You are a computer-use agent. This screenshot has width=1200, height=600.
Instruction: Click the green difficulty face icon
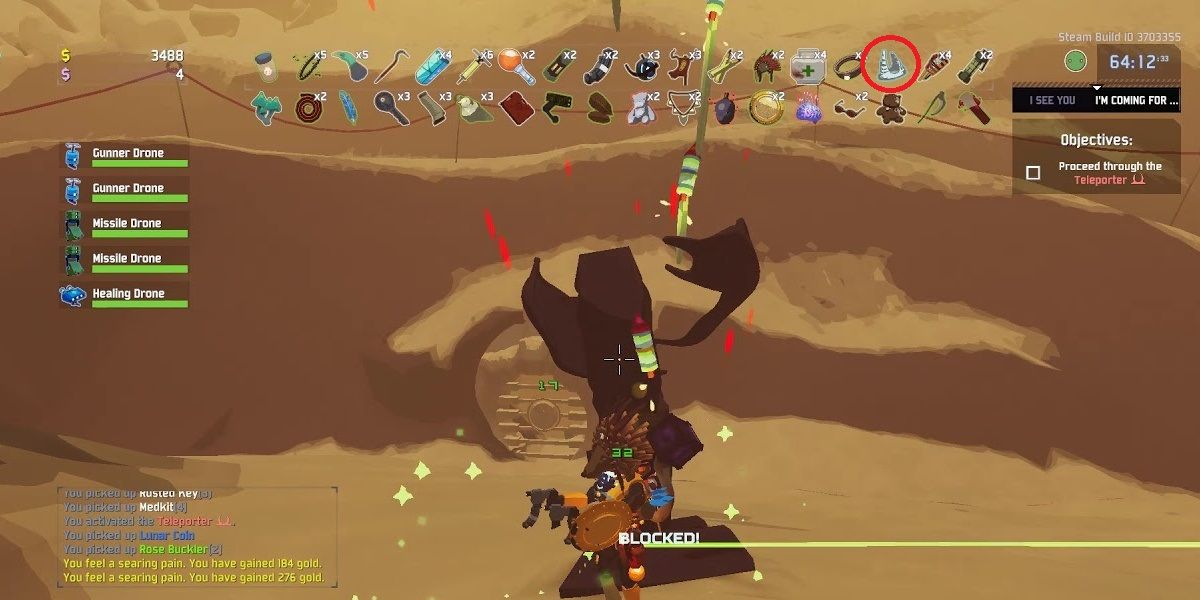pyautogui.click(x=1075, y=61)
